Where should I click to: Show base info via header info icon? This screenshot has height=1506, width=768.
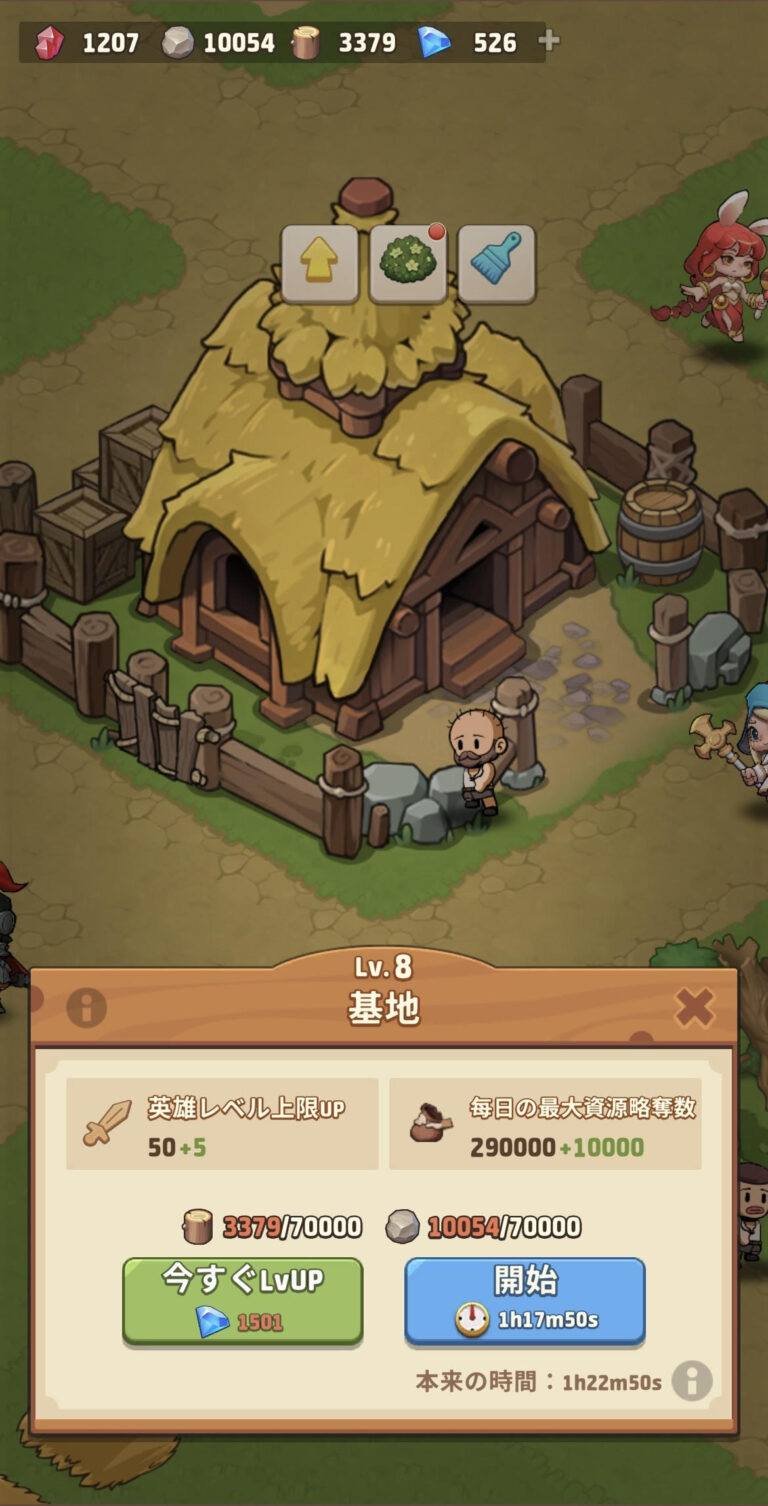coord(87,1008)
